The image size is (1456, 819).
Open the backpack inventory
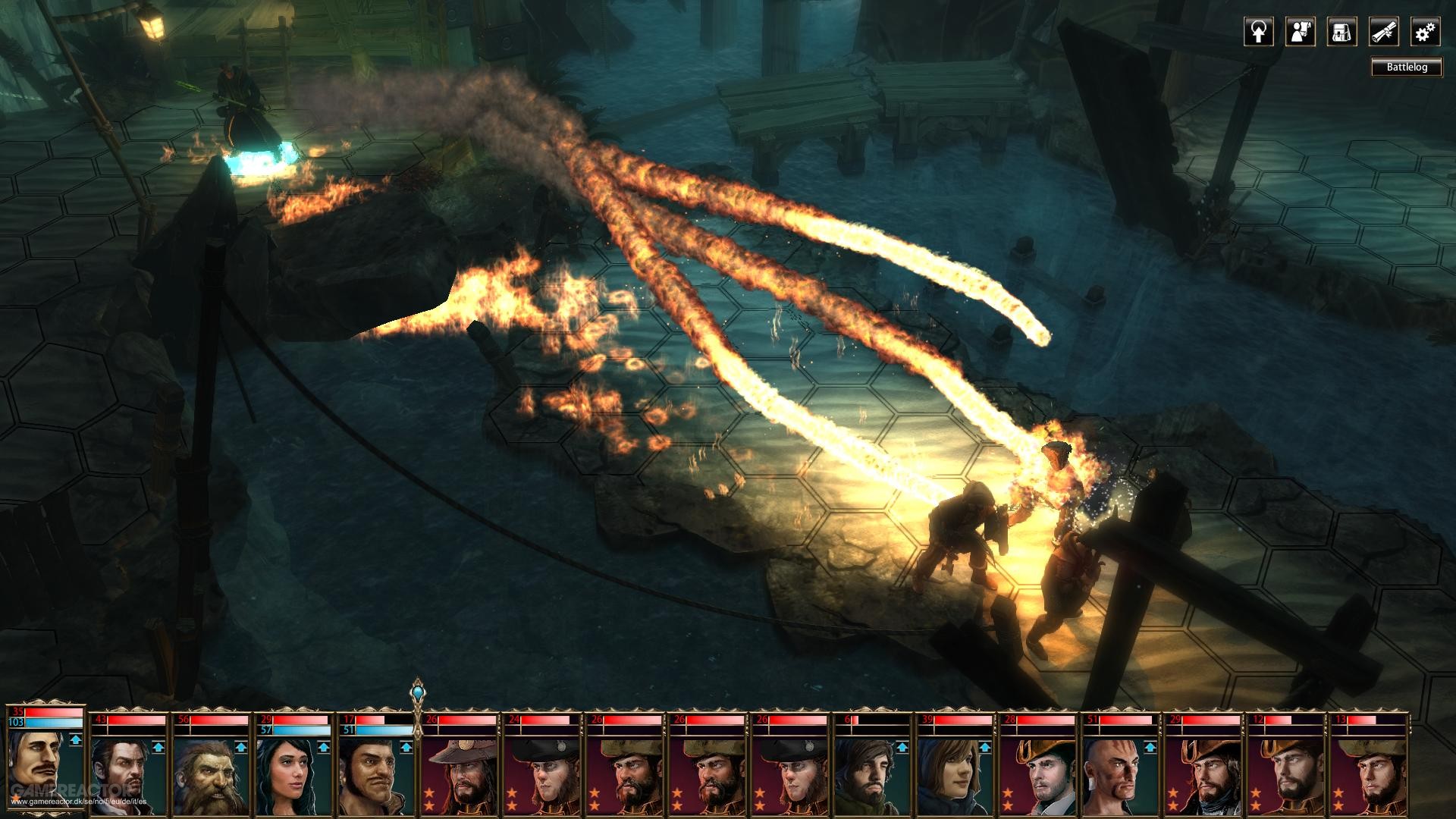click(1341, 33)
